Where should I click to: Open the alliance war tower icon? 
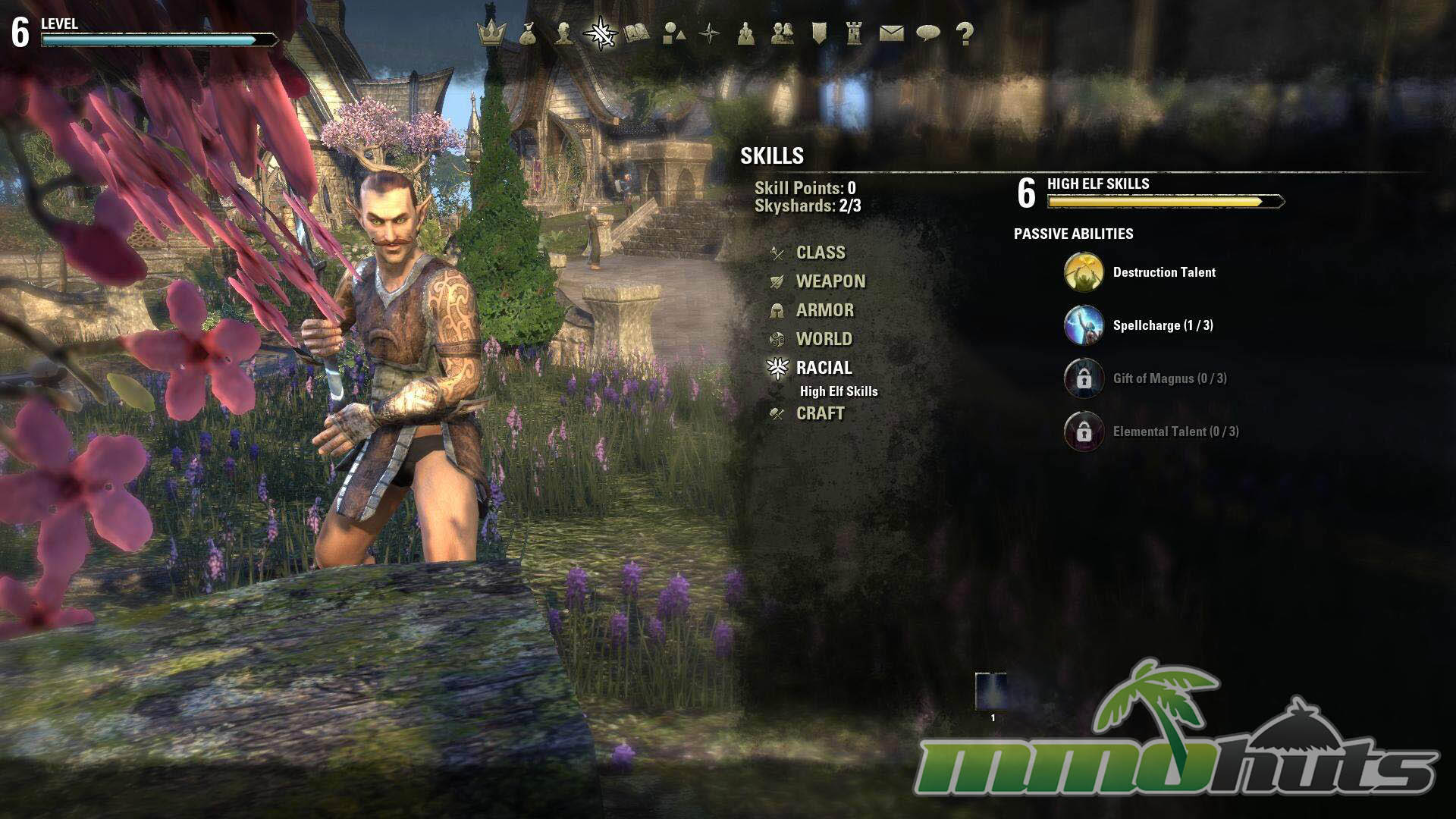pyautogui.click(x=855, y=33)
